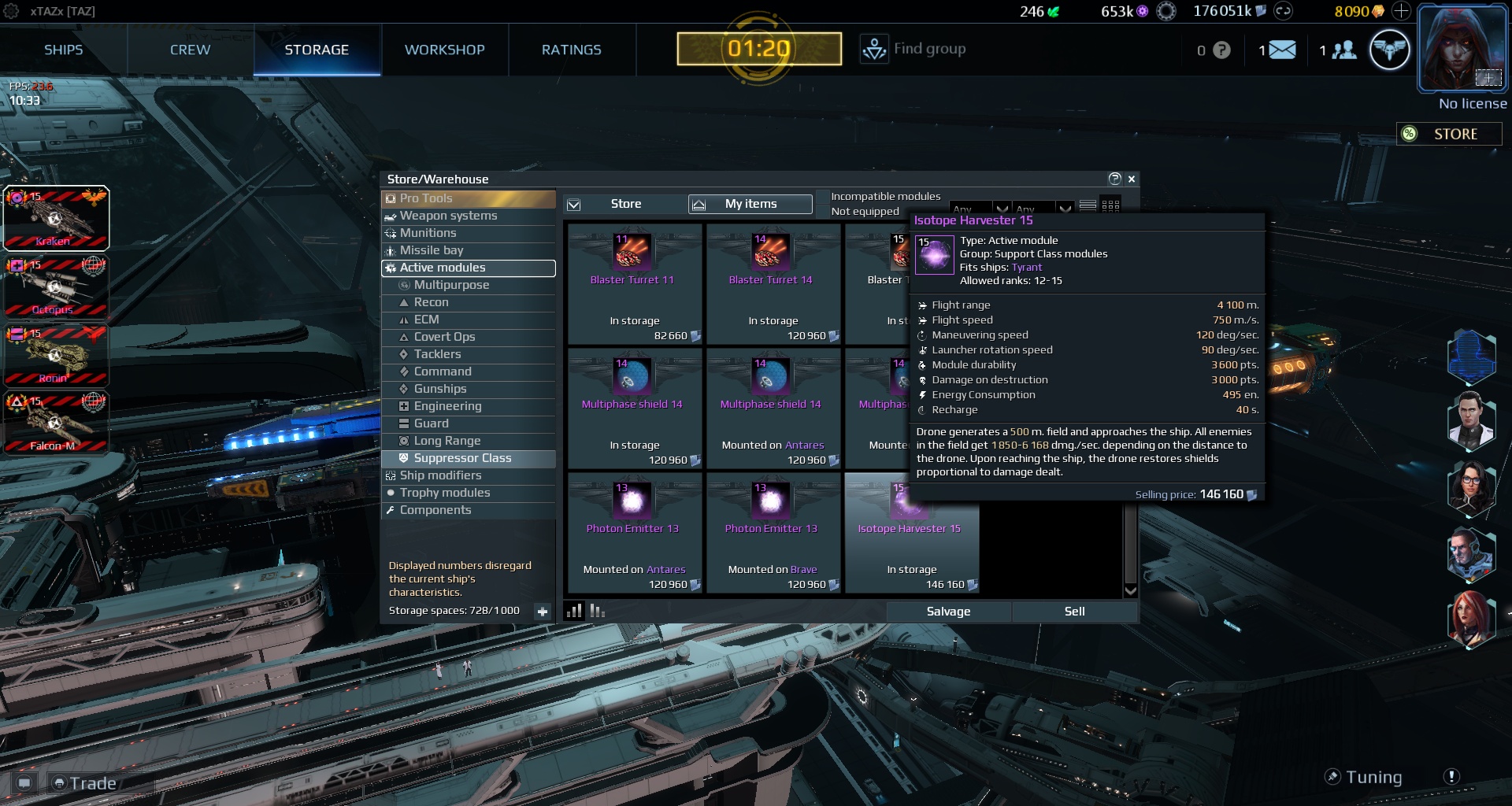The width and height of the screenshot is (1512, 806).
Task: Switch to the SHIPS tab
Action: 63,50
